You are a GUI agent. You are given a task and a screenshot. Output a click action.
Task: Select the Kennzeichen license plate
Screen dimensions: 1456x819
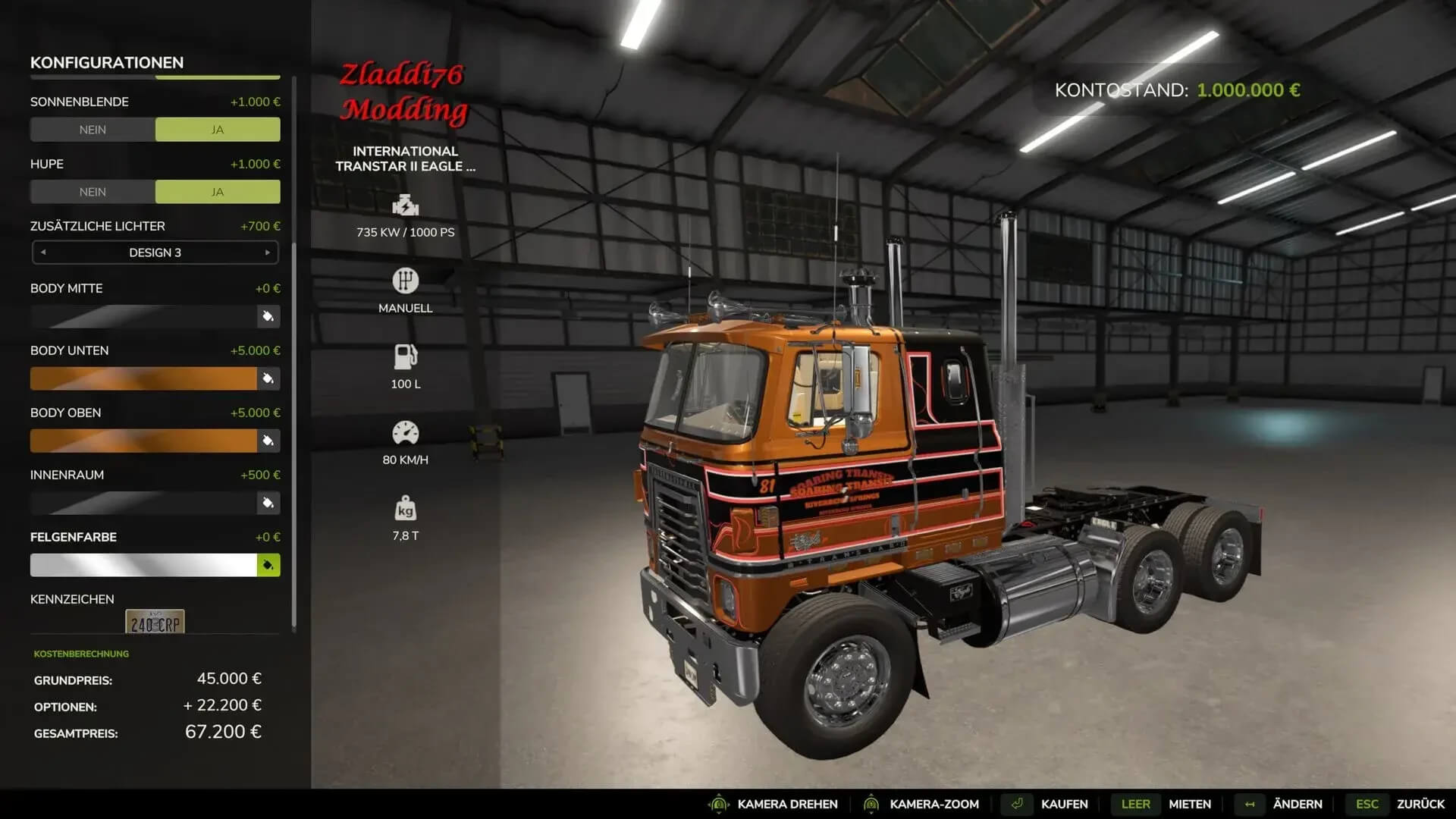pos(155,623)
